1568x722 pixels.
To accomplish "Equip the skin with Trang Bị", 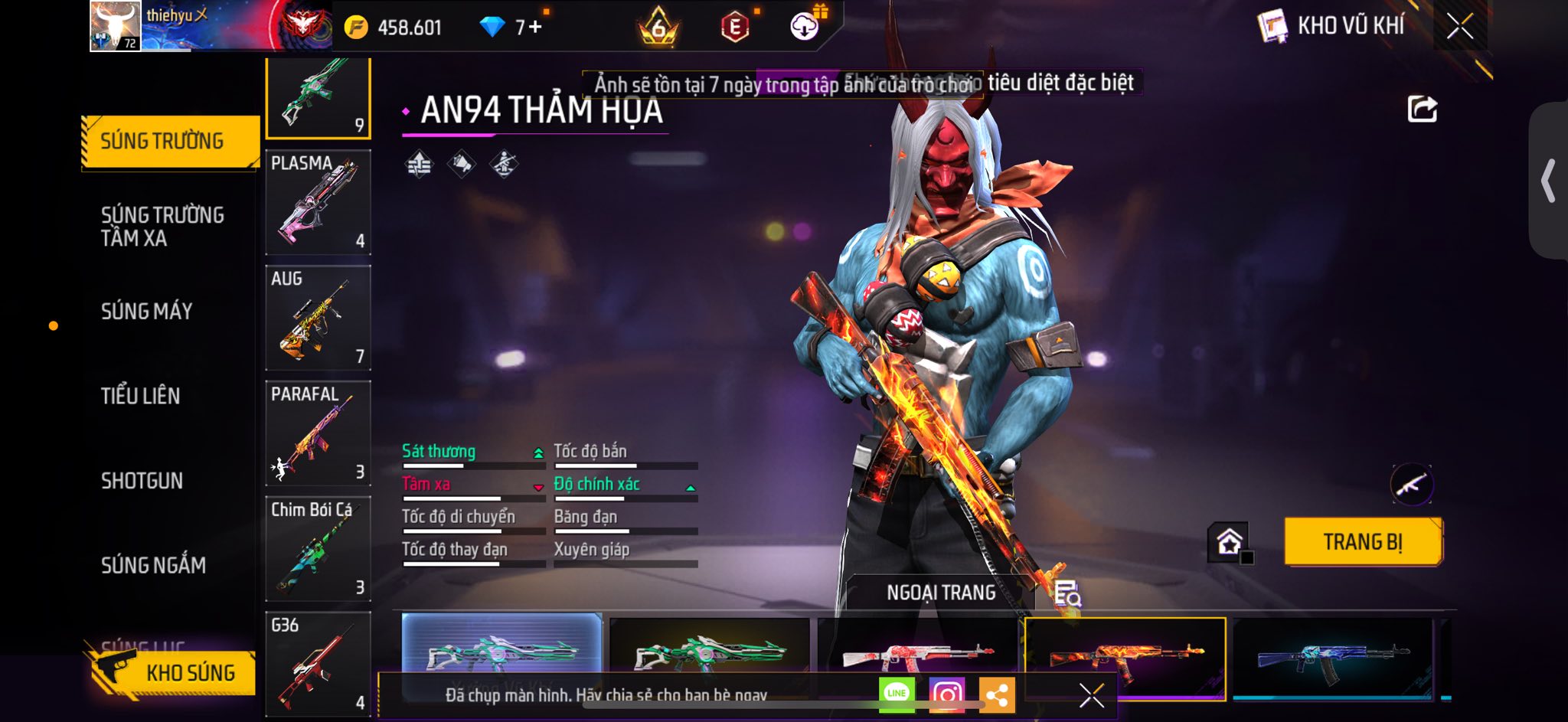I will coord(1363,542).
